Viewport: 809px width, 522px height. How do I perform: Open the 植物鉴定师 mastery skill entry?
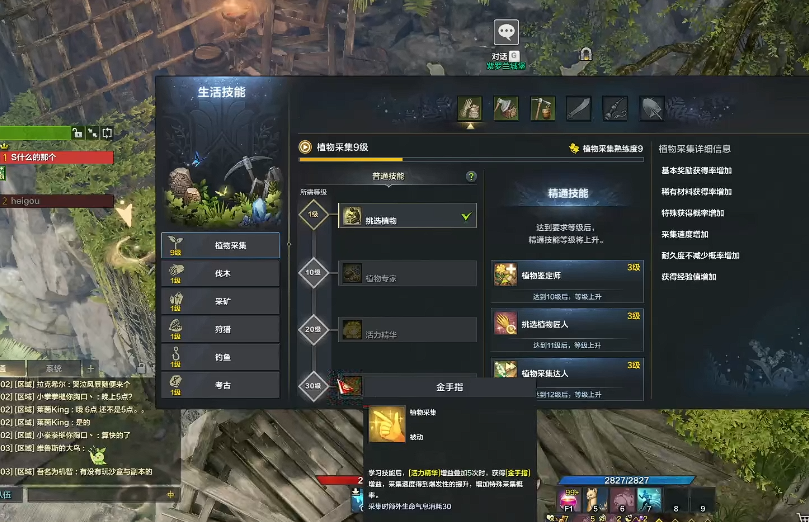point(567,281)
